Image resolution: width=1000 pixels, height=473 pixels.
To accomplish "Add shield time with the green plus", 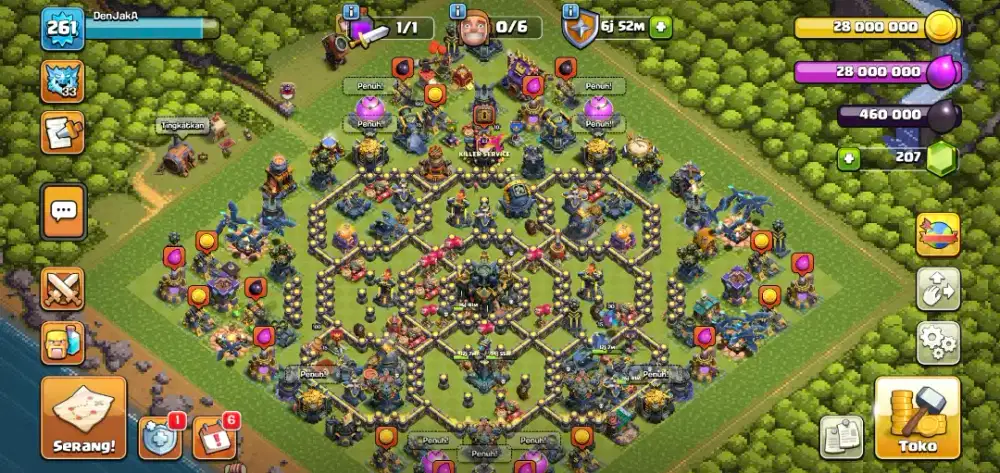I will pyautogui.click(x=660, y=27).
